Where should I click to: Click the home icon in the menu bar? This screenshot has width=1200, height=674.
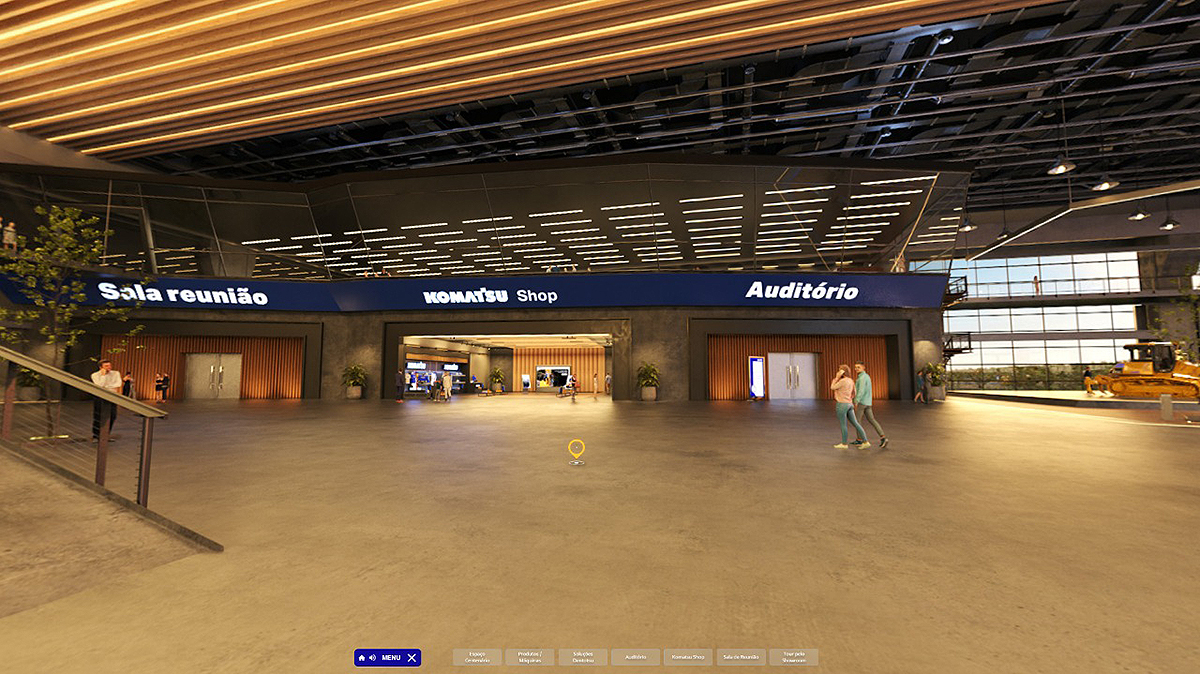[x=362, y=658]
